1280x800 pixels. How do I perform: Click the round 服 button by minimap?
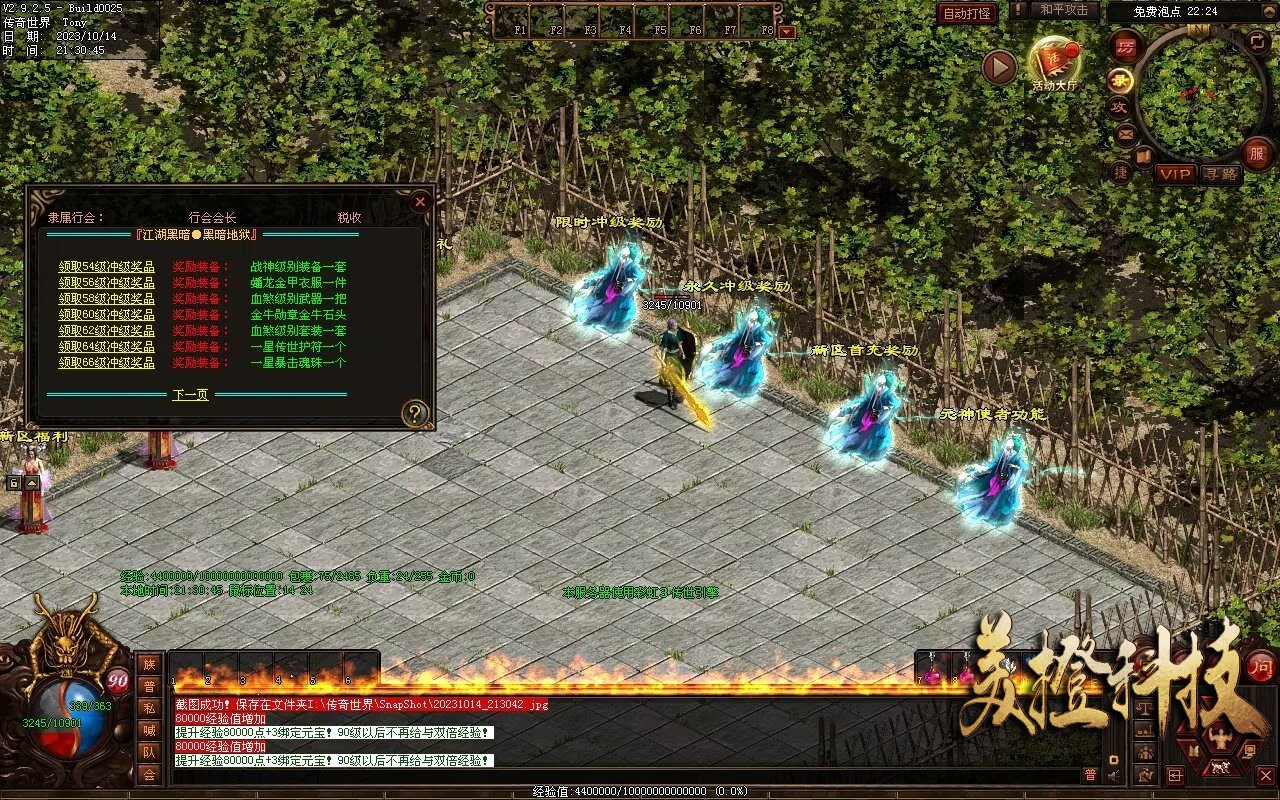[1257, 153]
